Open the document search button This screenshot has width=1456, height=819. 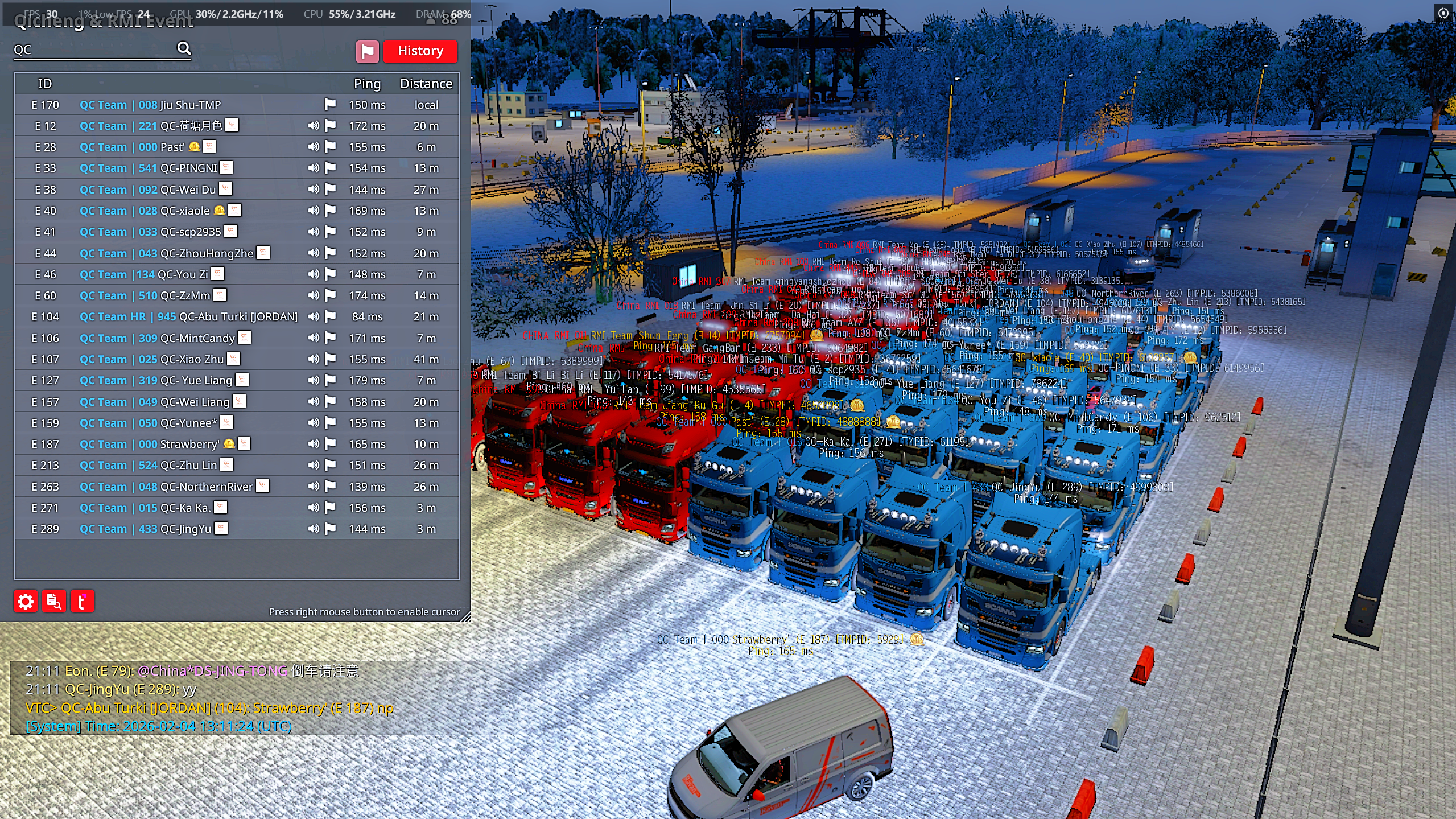point(54,601)
